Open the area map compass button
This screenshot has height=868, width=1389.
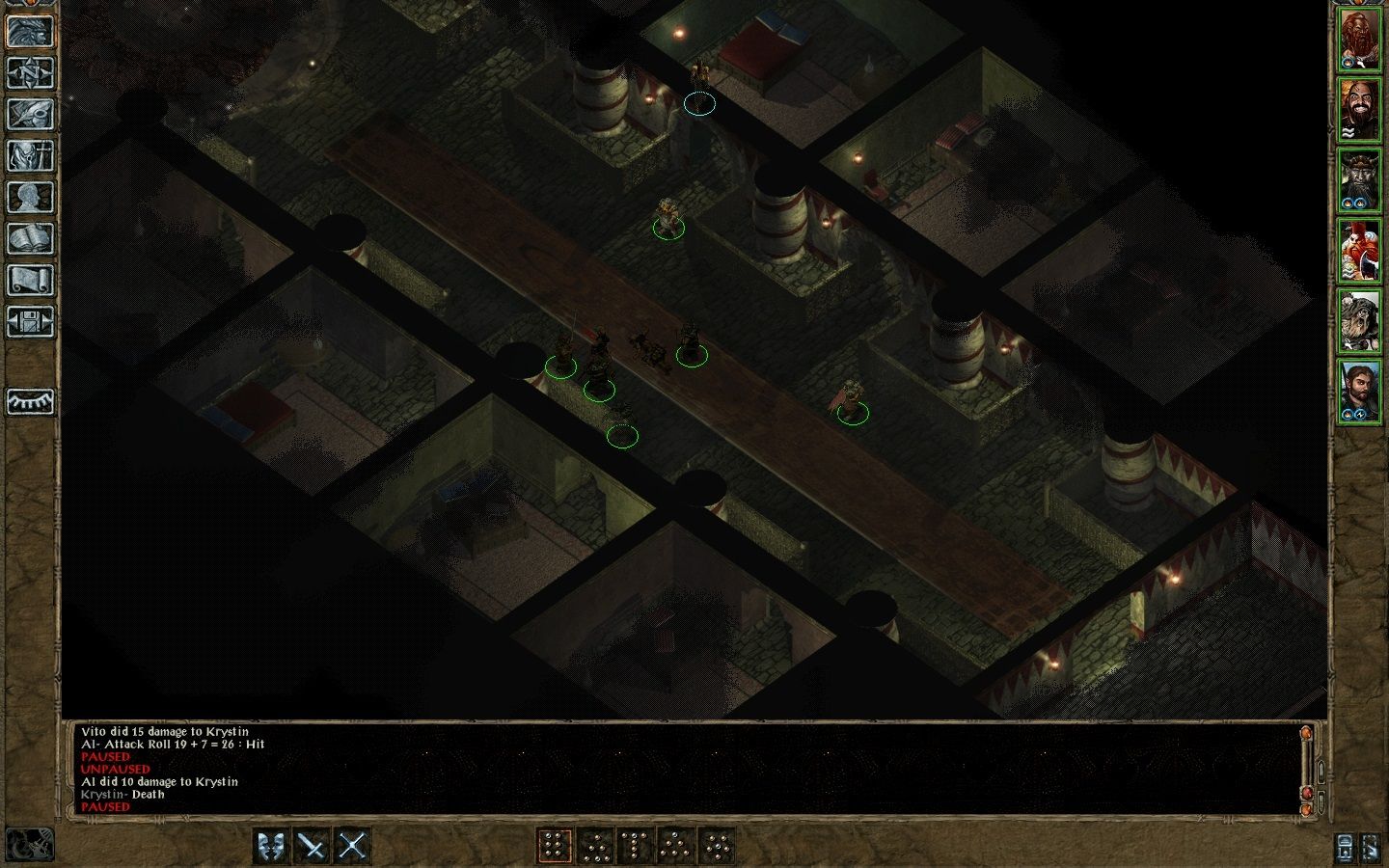[x=30, y=72]
